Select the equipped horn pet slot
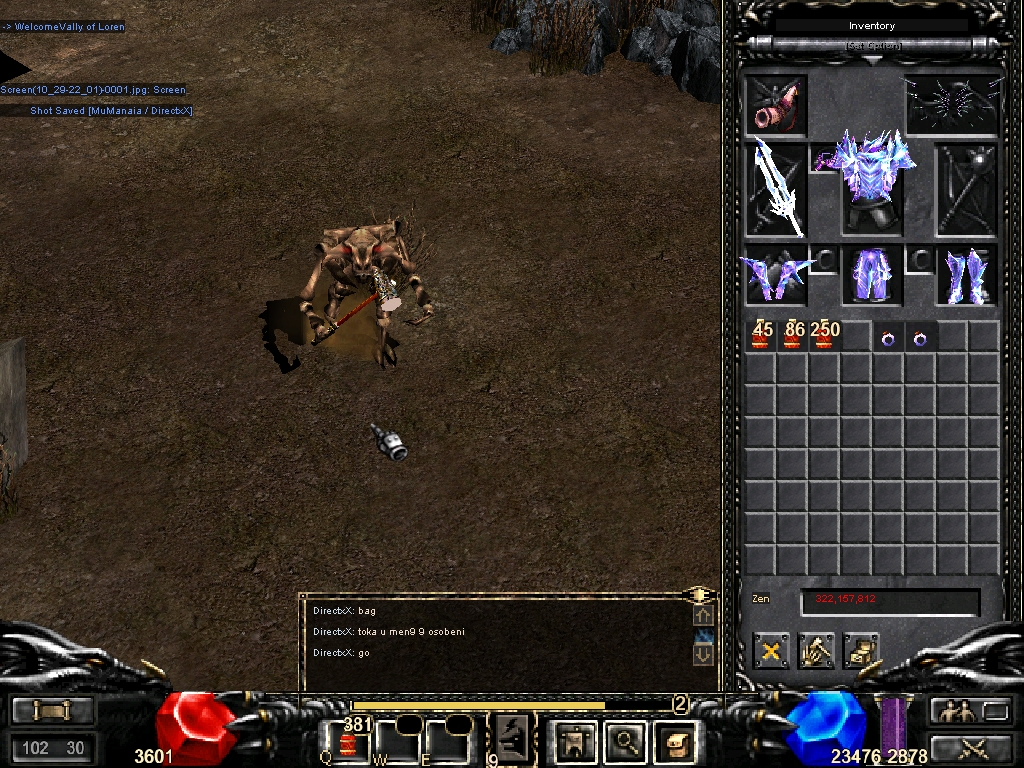1024x768 pixels. [776, 104]
